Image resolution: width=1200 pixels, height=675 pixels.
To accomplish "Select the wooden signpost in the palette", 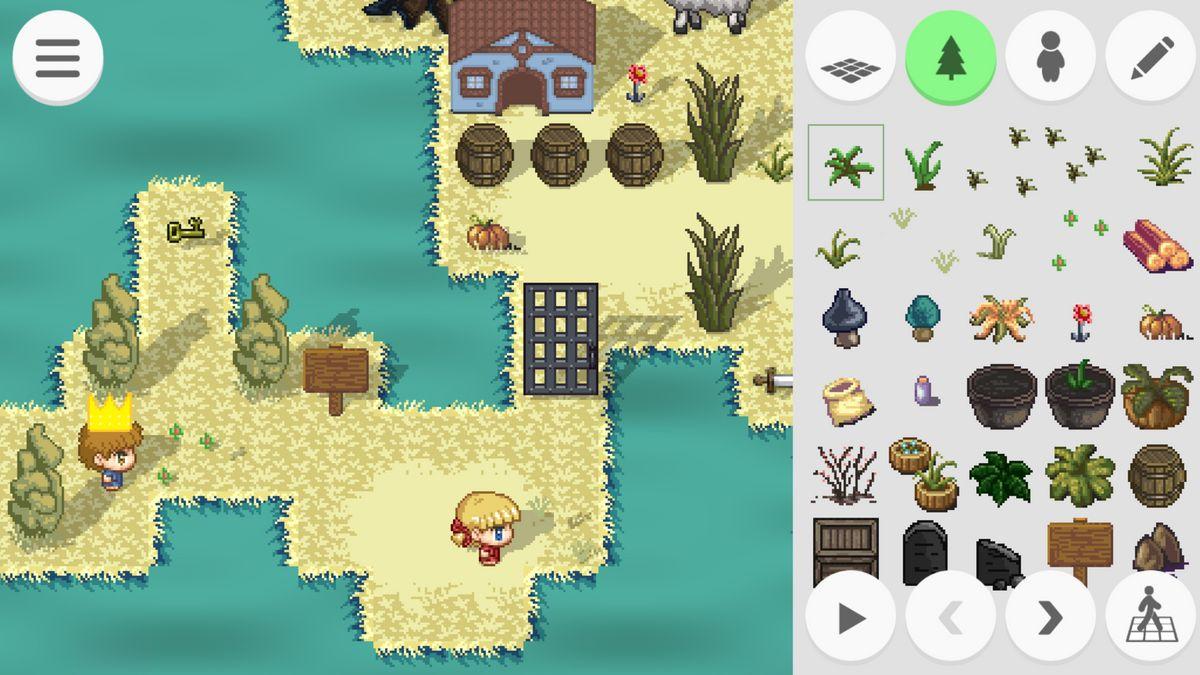I will (1080, 548).
